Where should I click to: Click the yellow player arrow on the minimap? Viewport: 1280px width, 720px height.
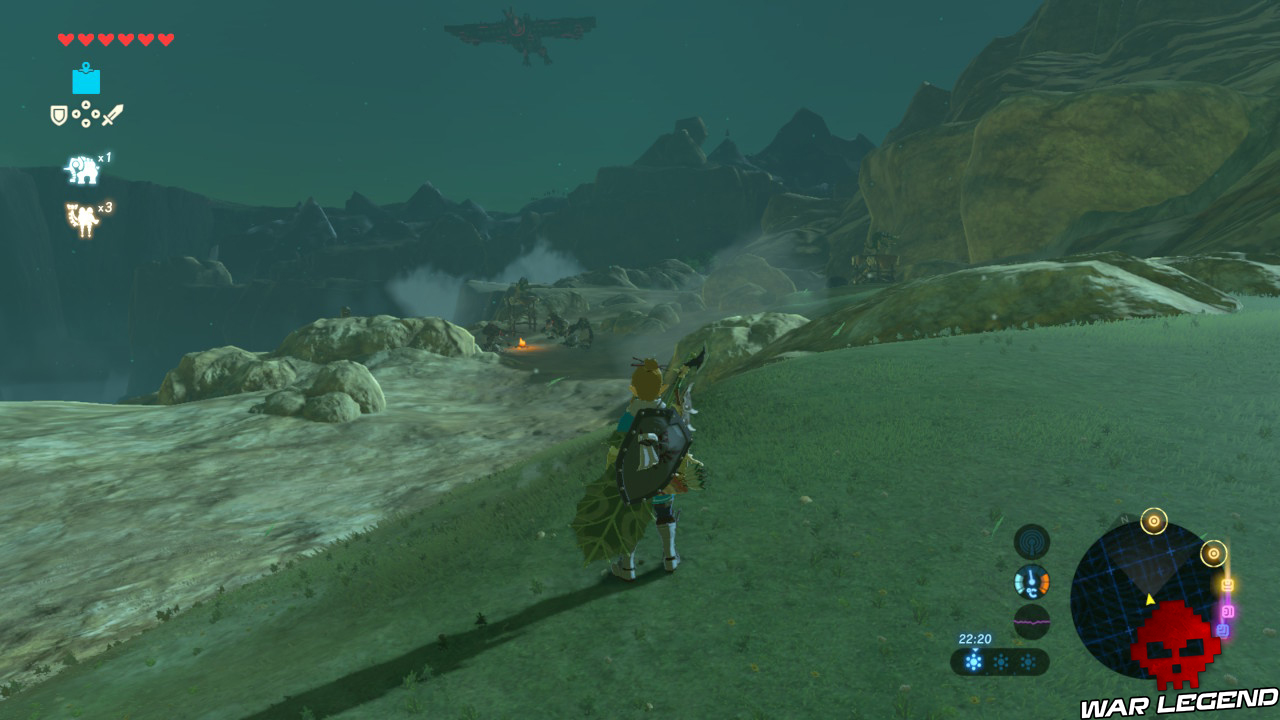[1149, 599]
